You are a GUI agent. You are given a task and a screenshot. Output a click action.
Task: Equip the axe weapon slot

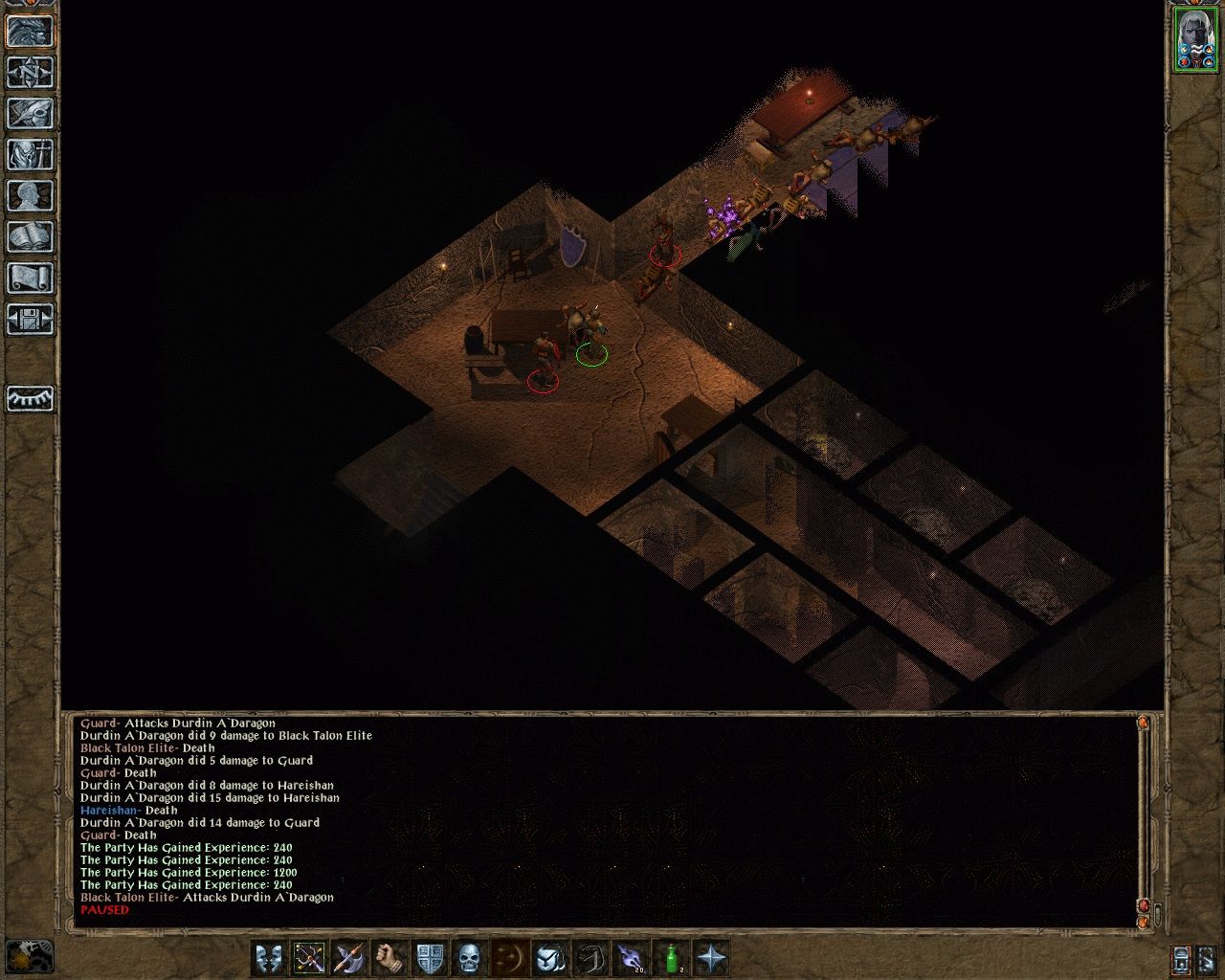coord(349,957)
